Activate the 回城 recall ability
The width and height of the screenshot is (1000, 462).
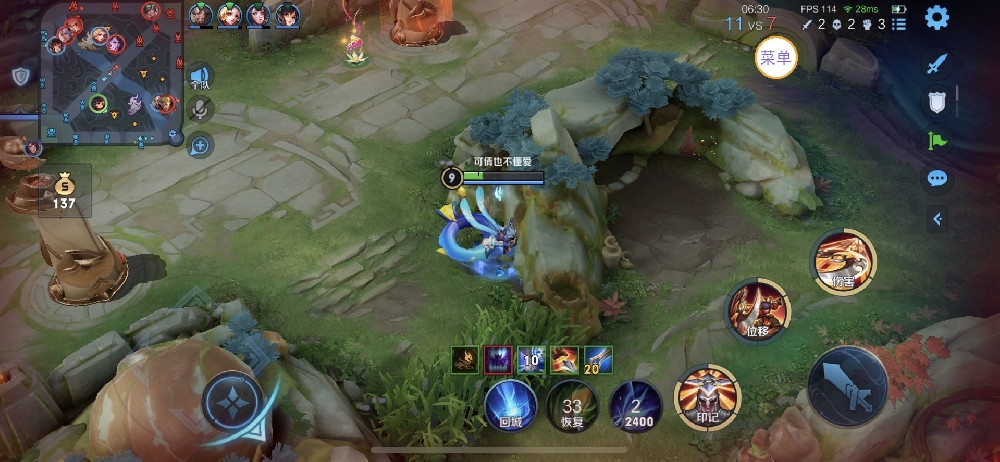click(x=510, y=404)
